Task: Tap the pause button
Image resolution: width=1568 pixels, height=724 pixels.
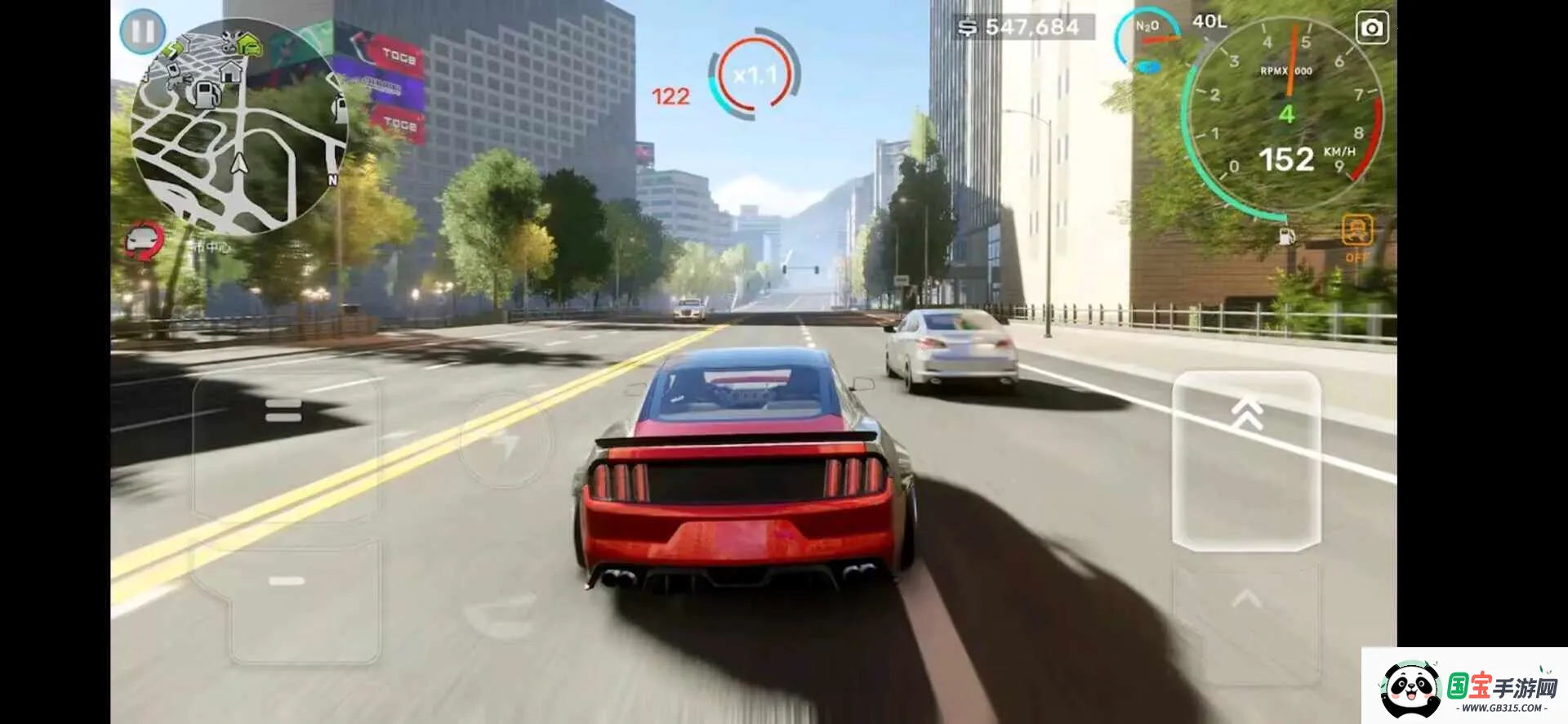Action: pos(143,32)
